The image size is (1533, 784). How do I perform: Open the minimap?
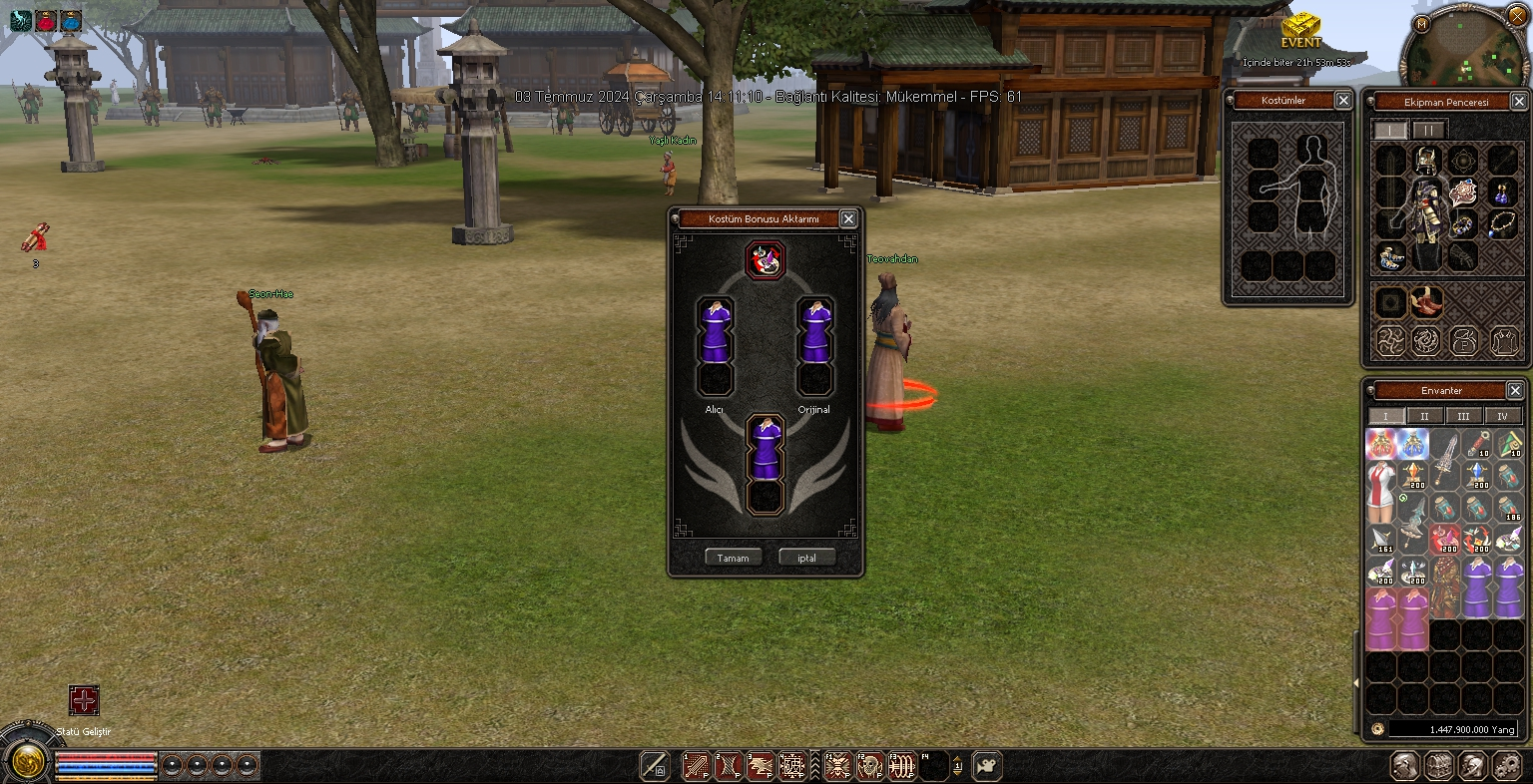[1462, 48]
